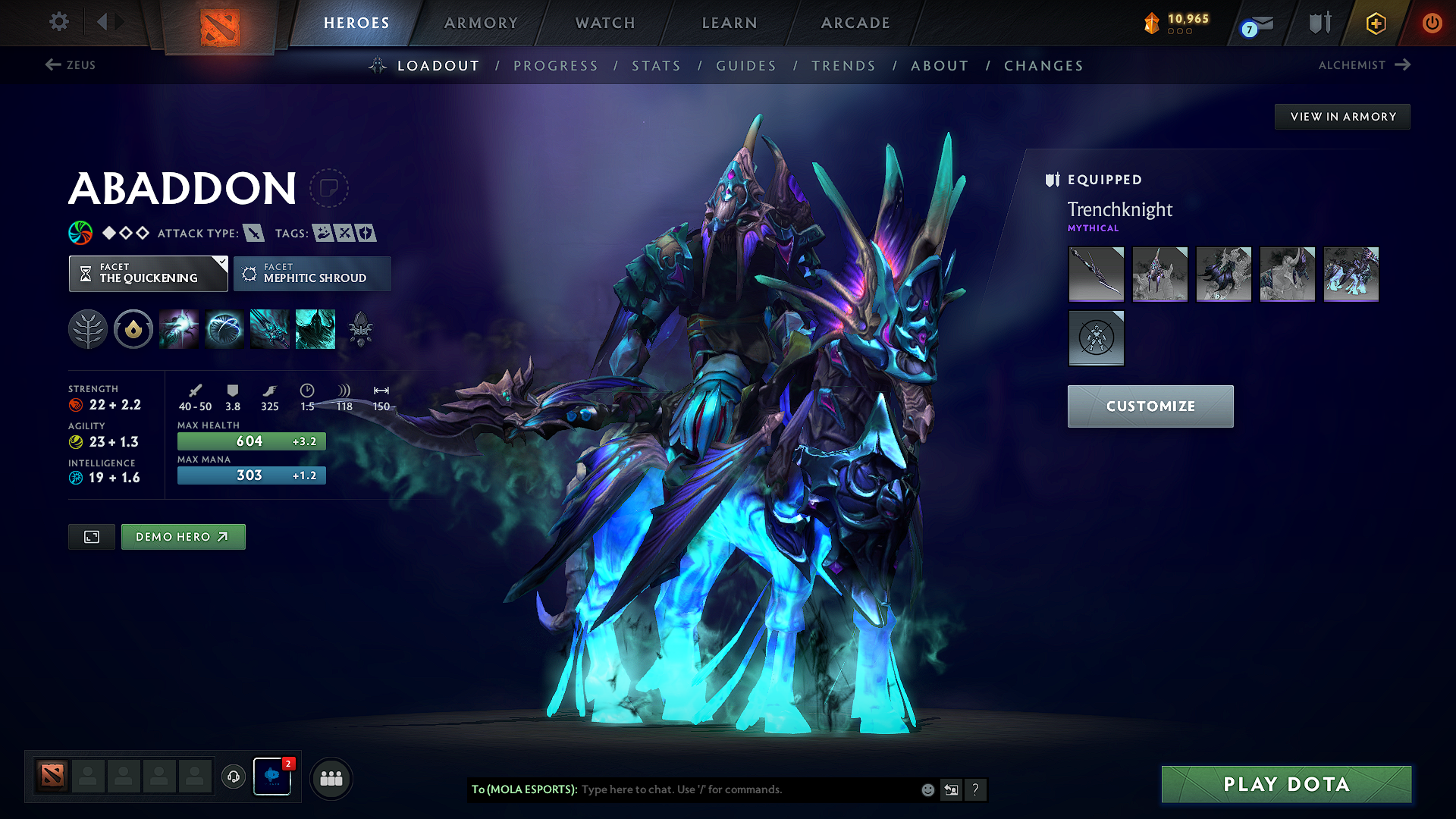Select the Mephitic Shroud facet
Viewport: 1456px width, 819px height.
312,274
